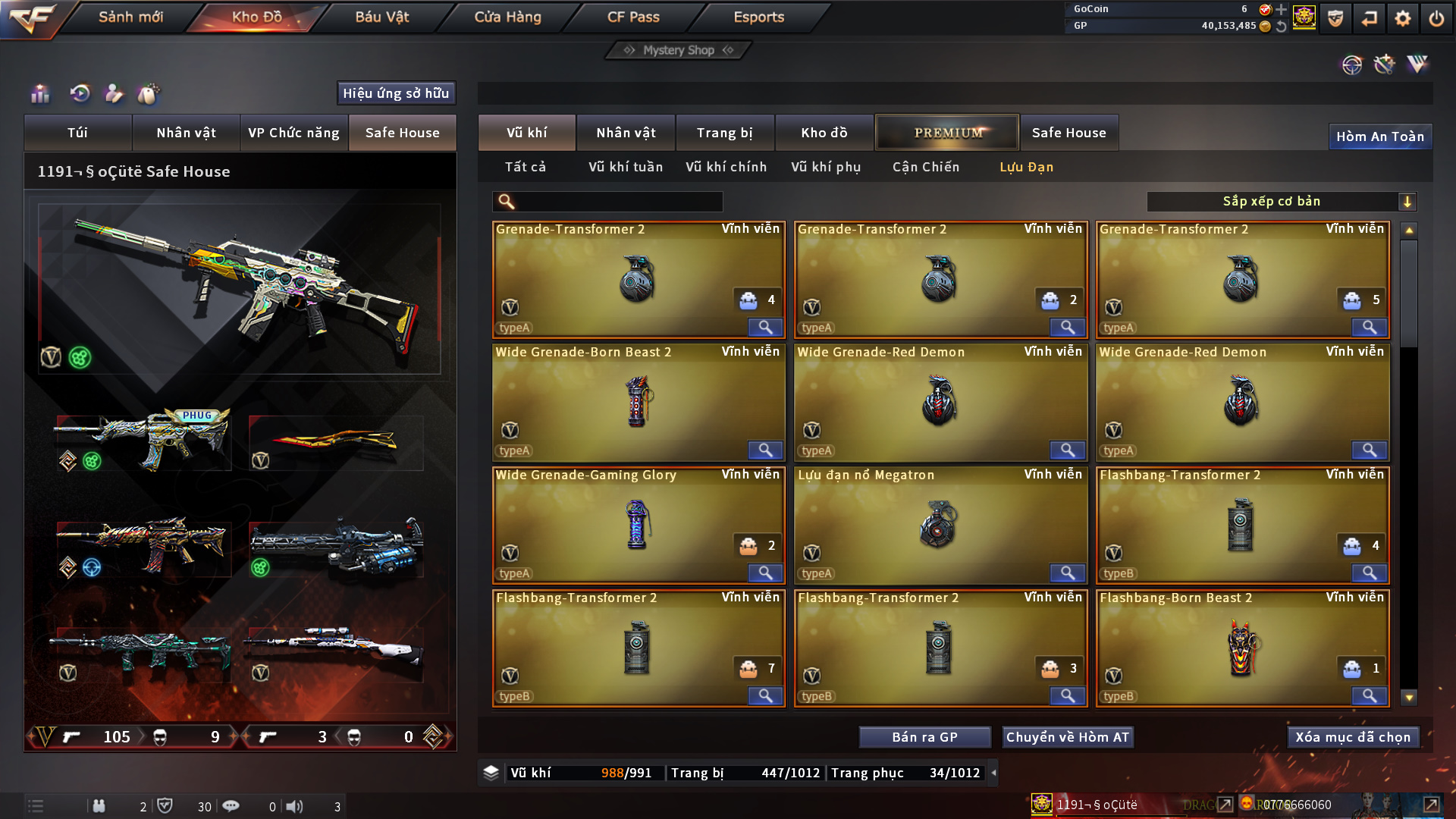This screenshot has height=819, width=1456.
Task: Select the Wide Grenade-Born Beast 2 item
Action: click(638, 403)
